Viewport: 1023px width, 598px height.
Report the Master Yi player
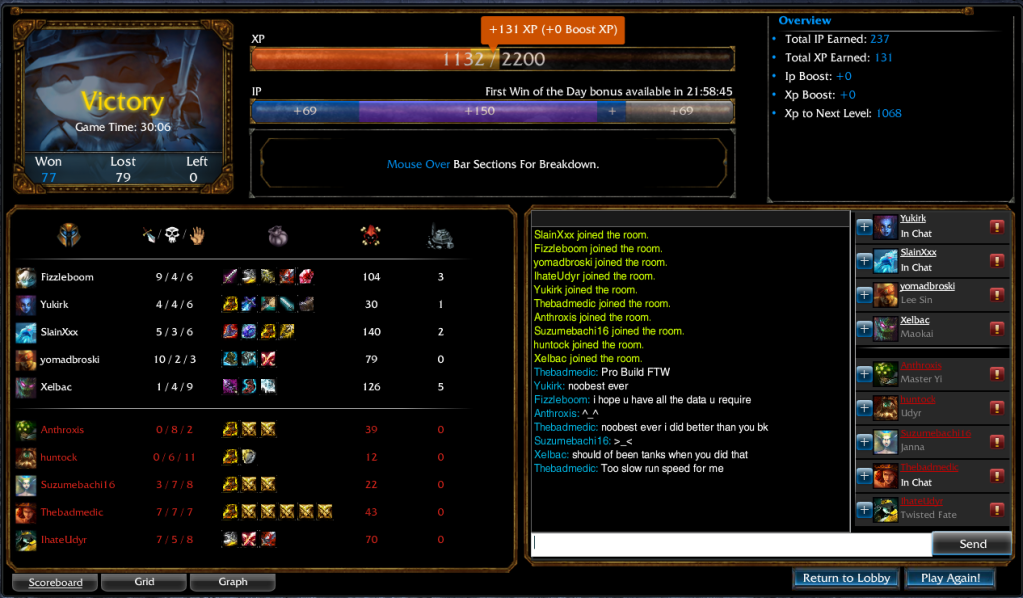(x=997, y=374)
